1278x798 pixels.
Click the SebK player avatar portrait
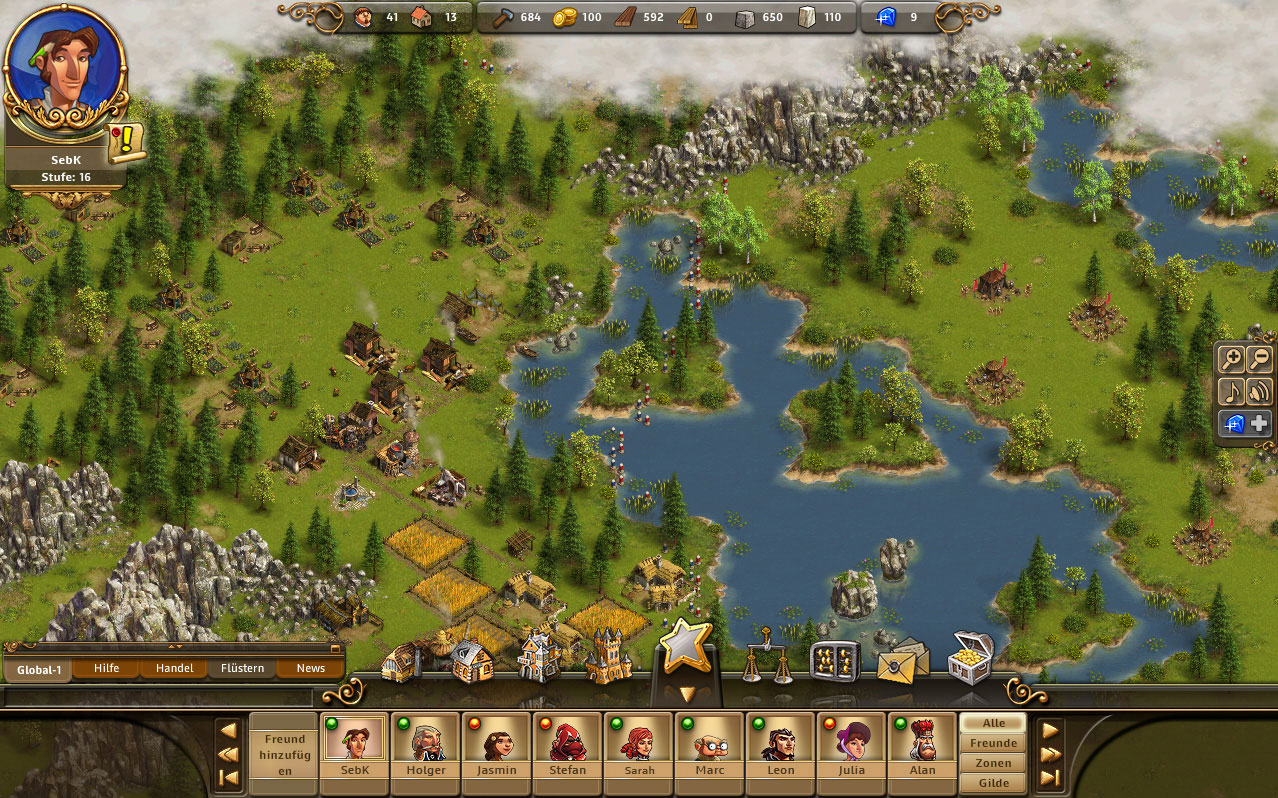point(65,68)
